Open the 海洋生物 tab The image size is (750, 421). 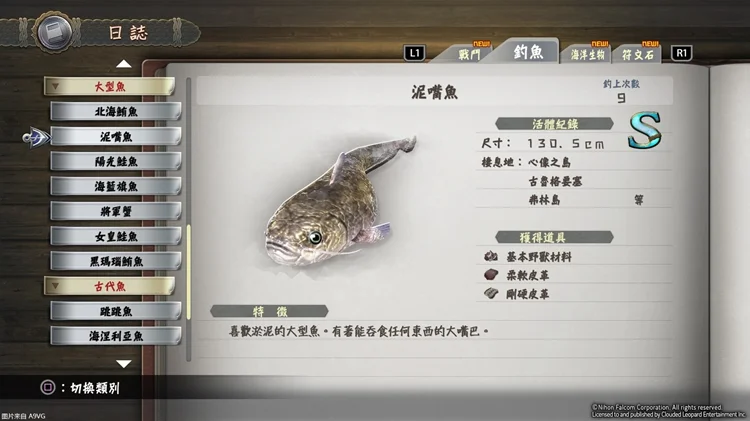pyautogui.click(x=585, y=55)
